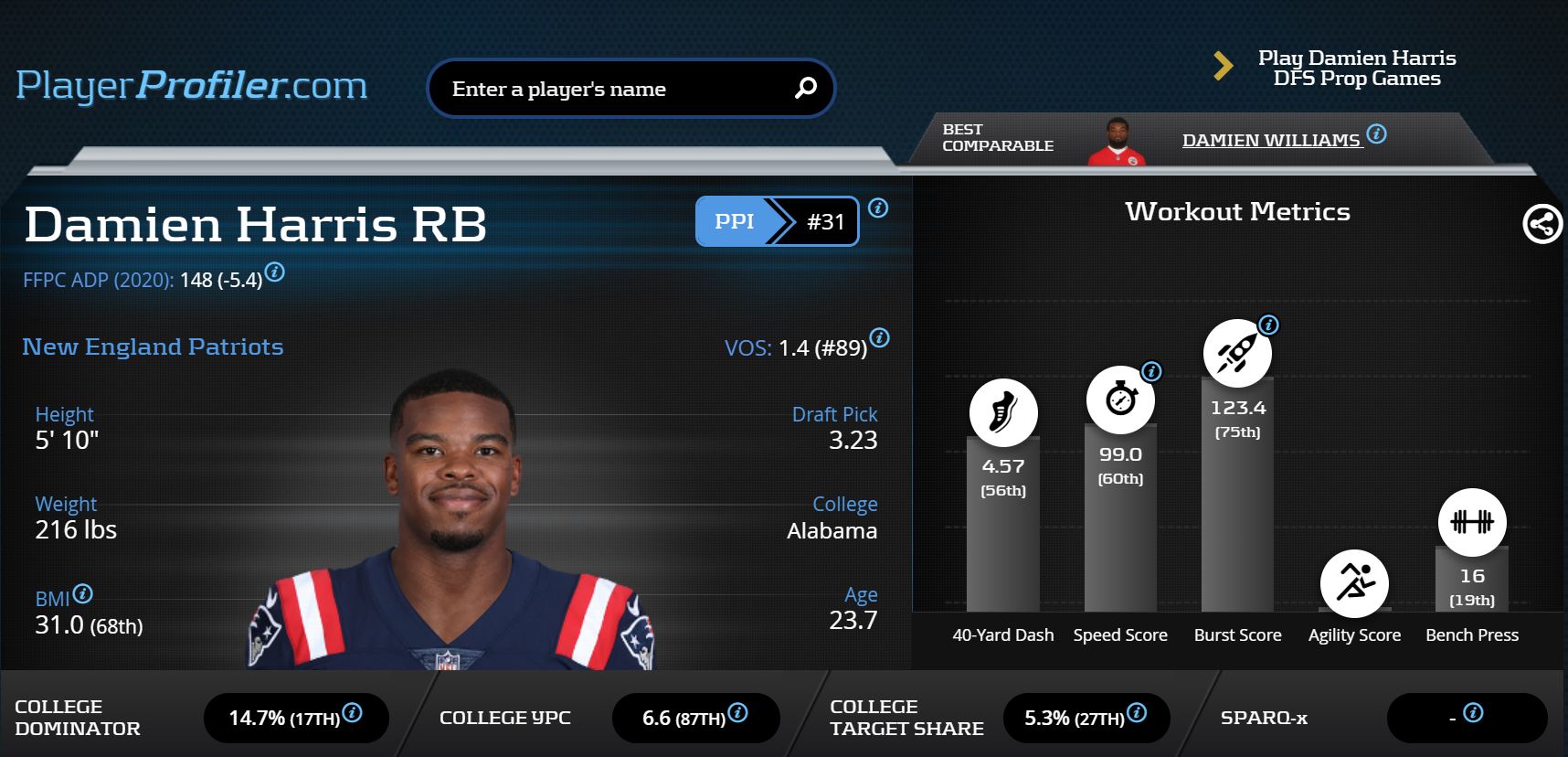Open the share icon in Workout Metrics
1568x757 pixels.
[x=1542, y=224]
